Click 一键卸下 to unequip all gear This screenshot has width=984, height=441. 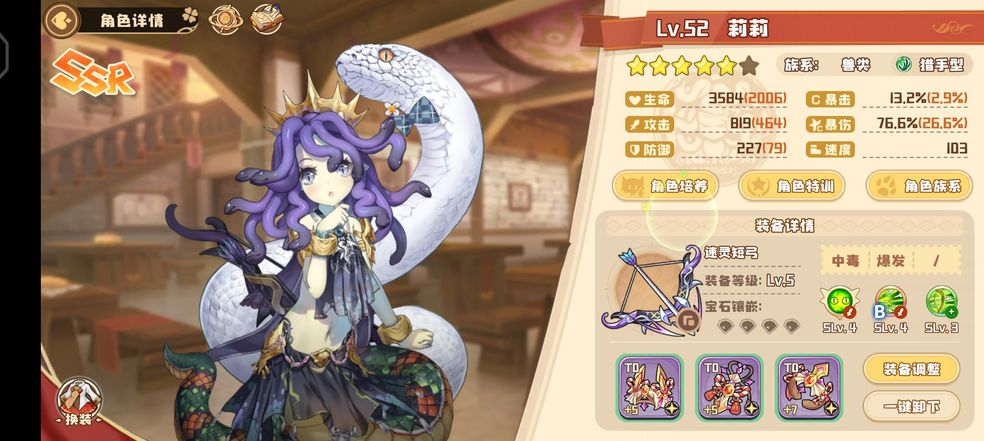(x=910, y=406)
